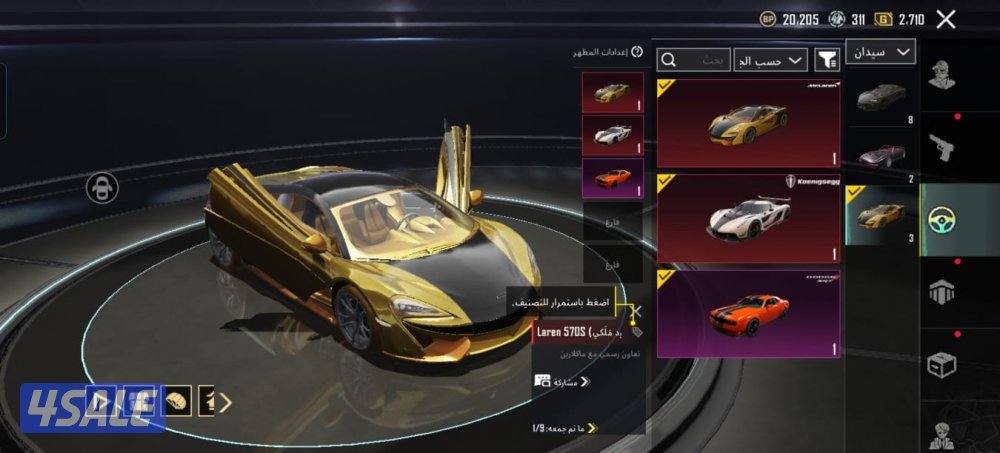1000x453 pixels.
Task: Select the gold McLaren appearance slot
Action: [612, 92]
